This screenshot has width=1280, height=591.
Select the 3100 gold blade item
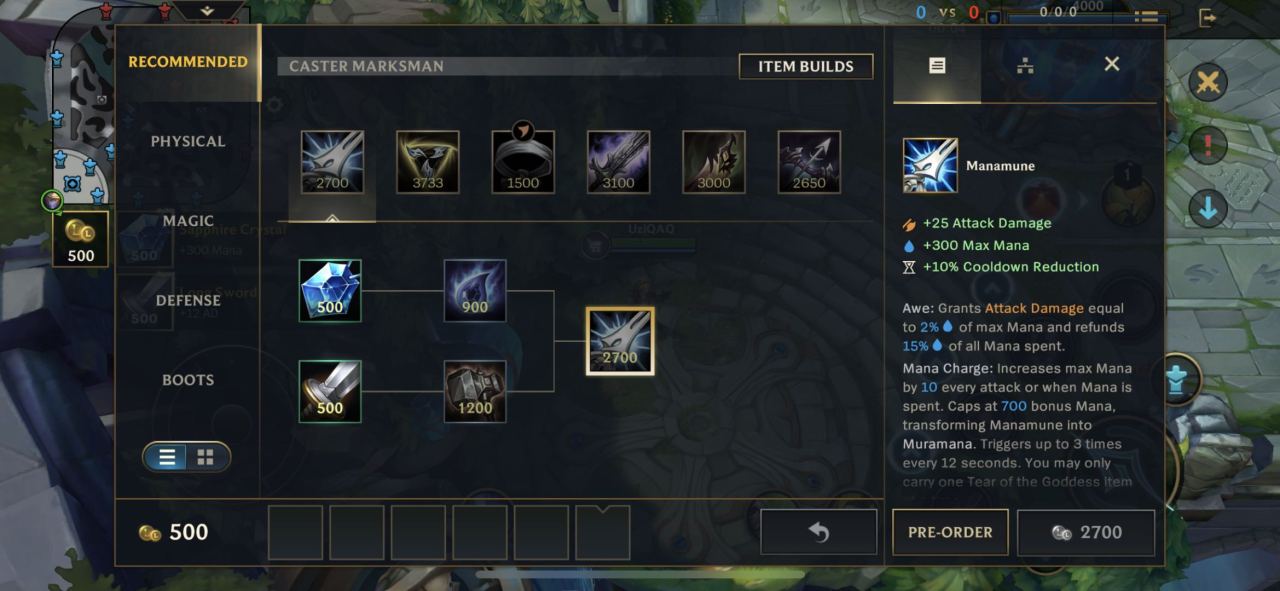(x=618, y=162)
